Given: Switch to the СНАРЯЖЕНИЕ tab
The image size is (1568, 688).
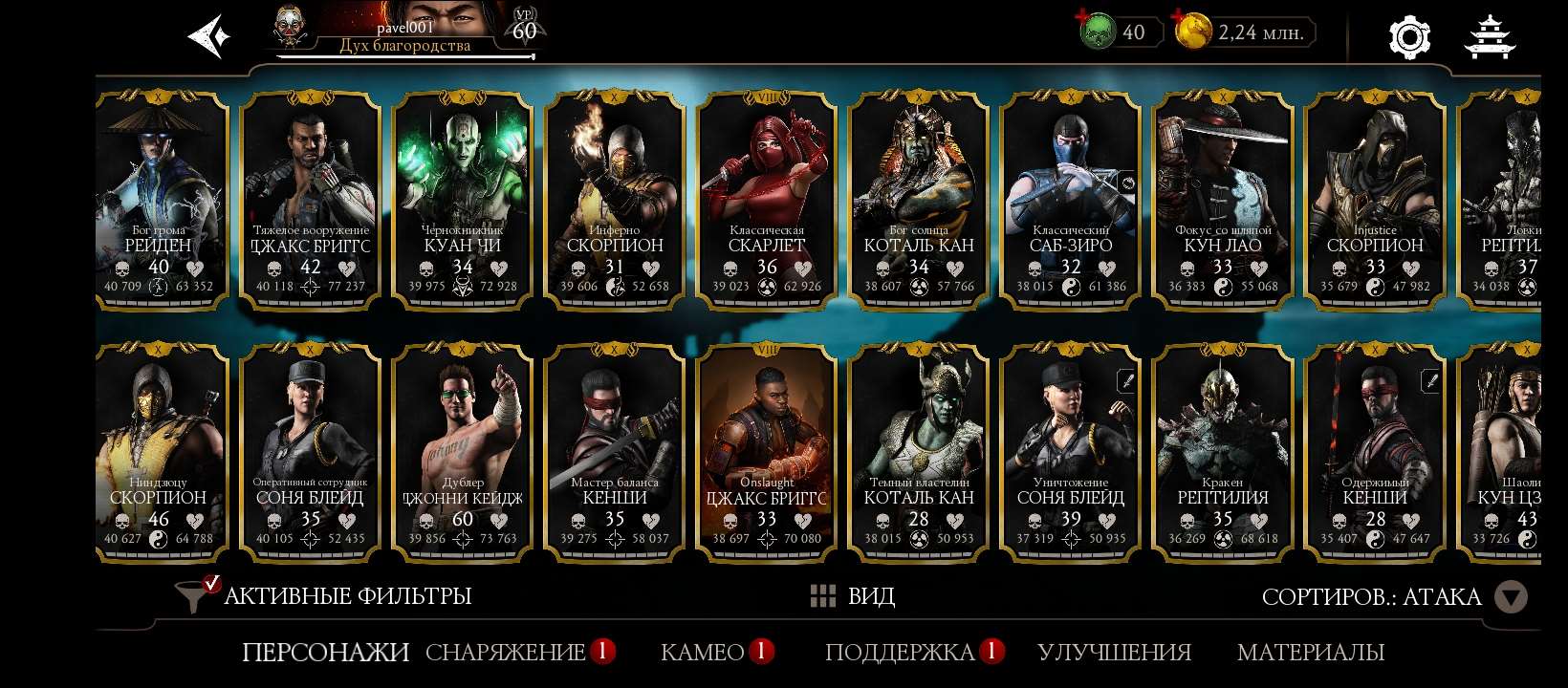Looking at the screenshot, I should 505,652.
